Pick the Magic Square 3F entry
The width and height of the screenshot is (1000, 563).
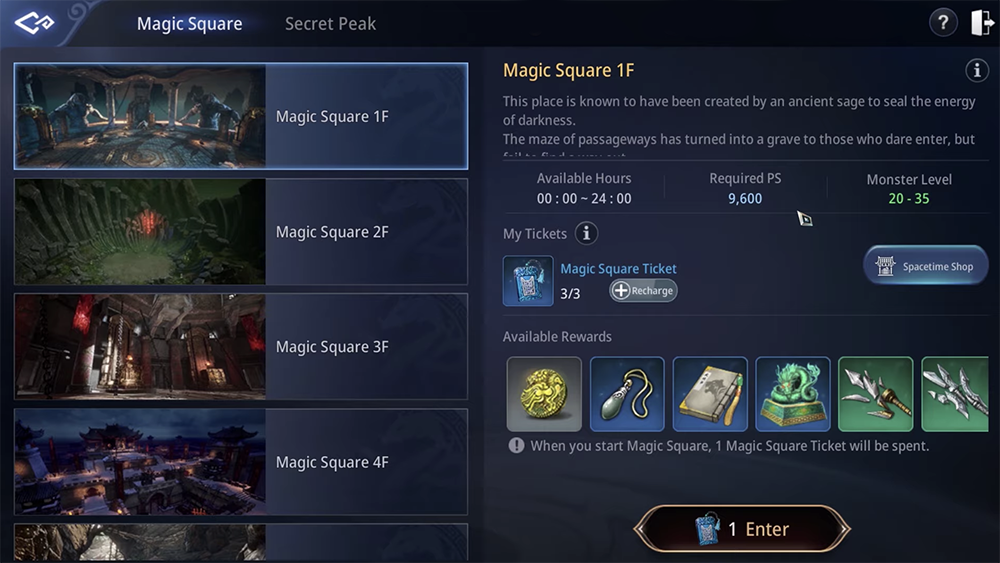coord(241,347)
